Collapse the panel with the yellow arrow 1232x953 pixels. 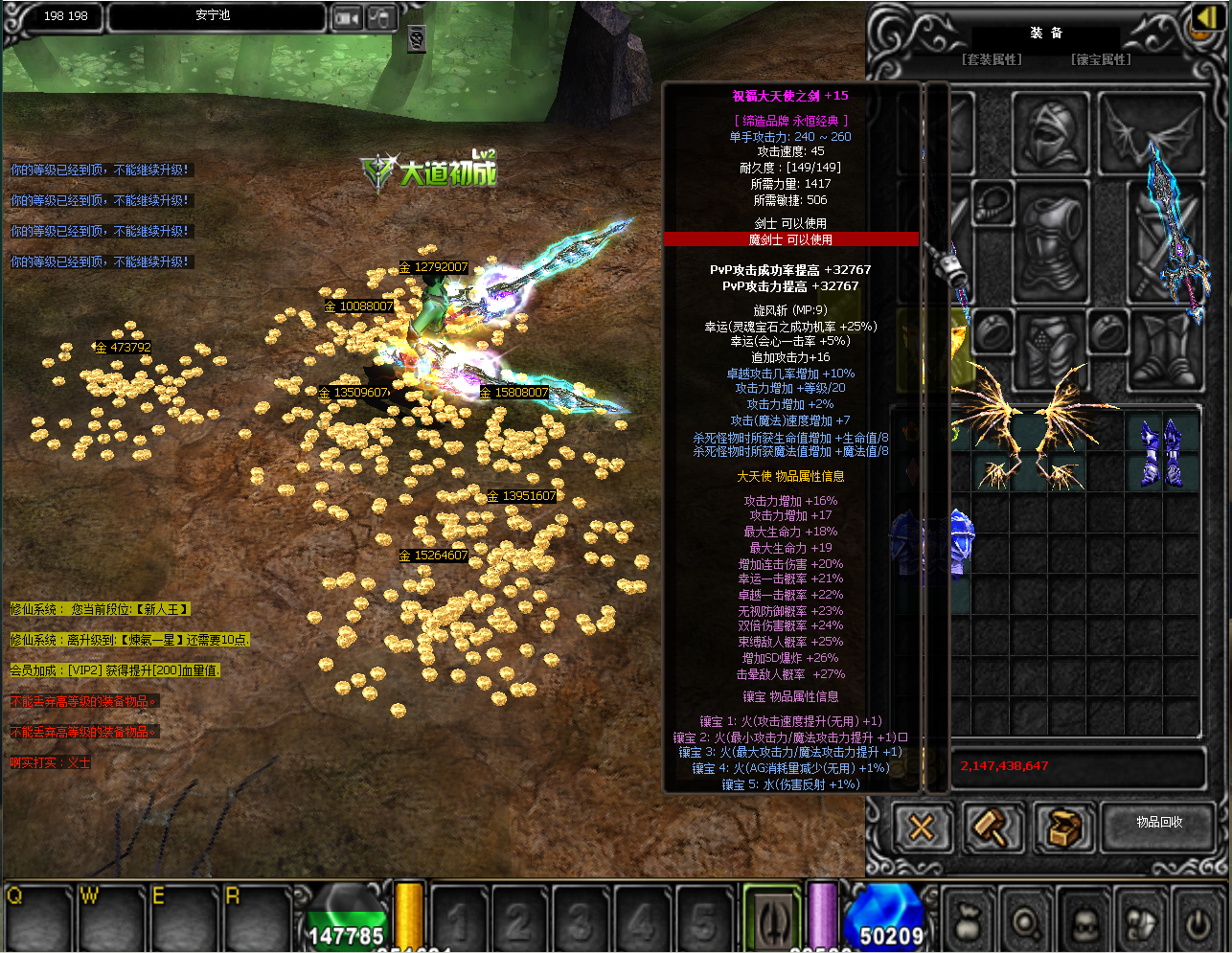[1205, 19]
